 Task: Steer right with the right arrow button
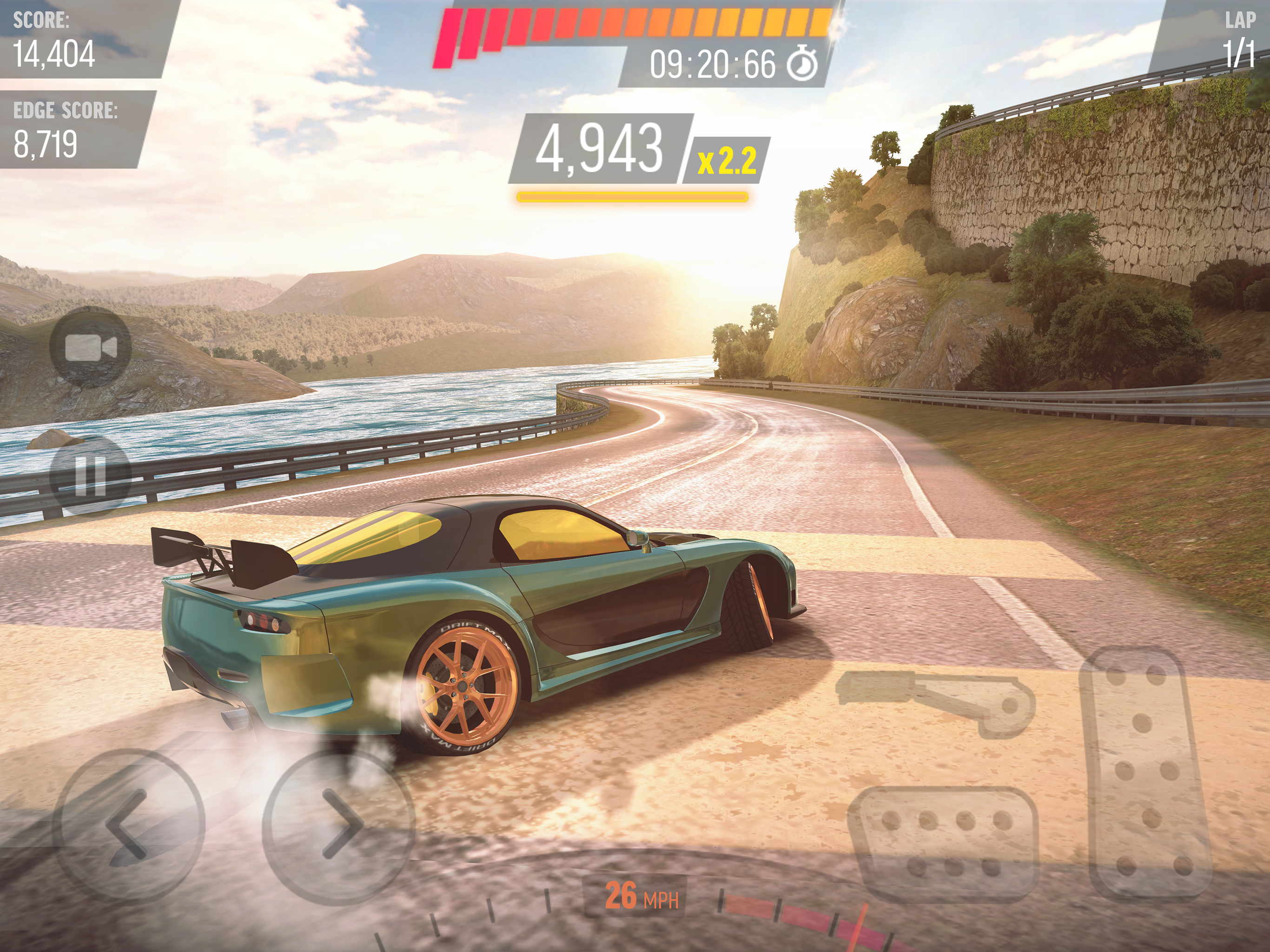(339, 826)
